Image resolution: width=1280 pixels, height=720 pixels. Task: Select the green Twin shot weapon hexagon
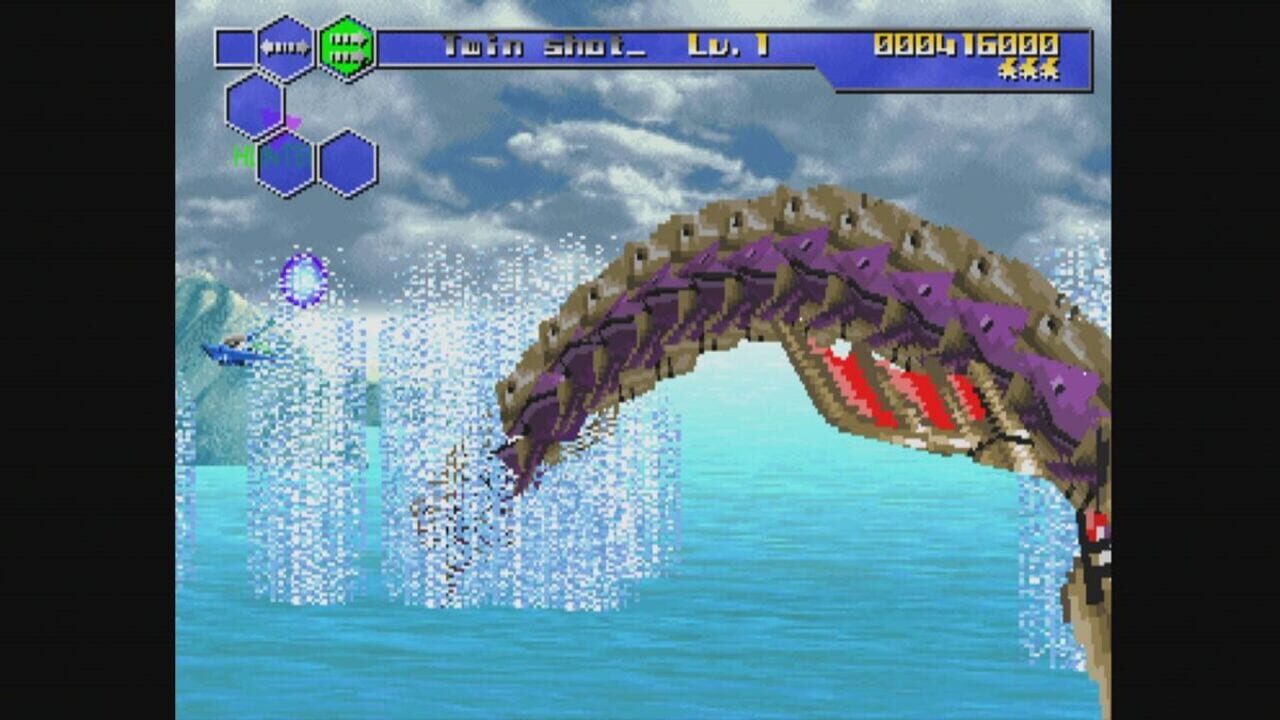click(347, 46)
